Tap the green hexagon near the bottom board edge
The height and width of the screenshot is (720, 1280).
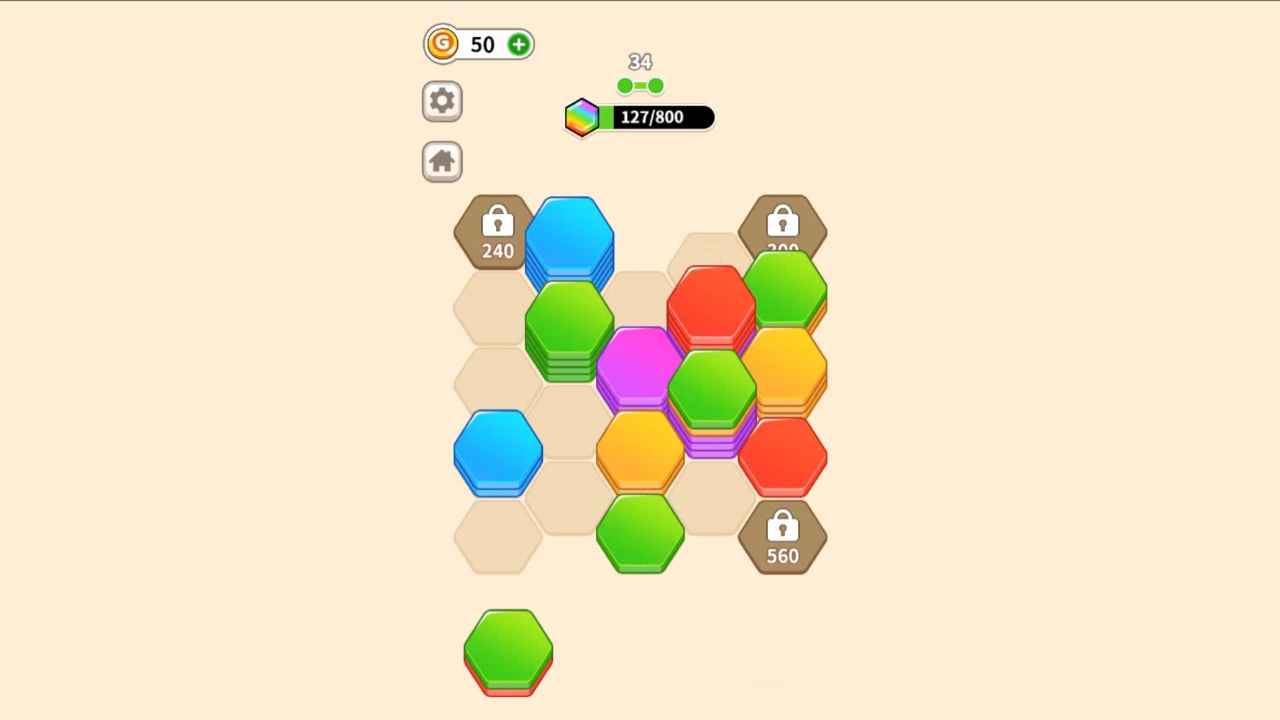pyautogui.click(x=640, y=535)
